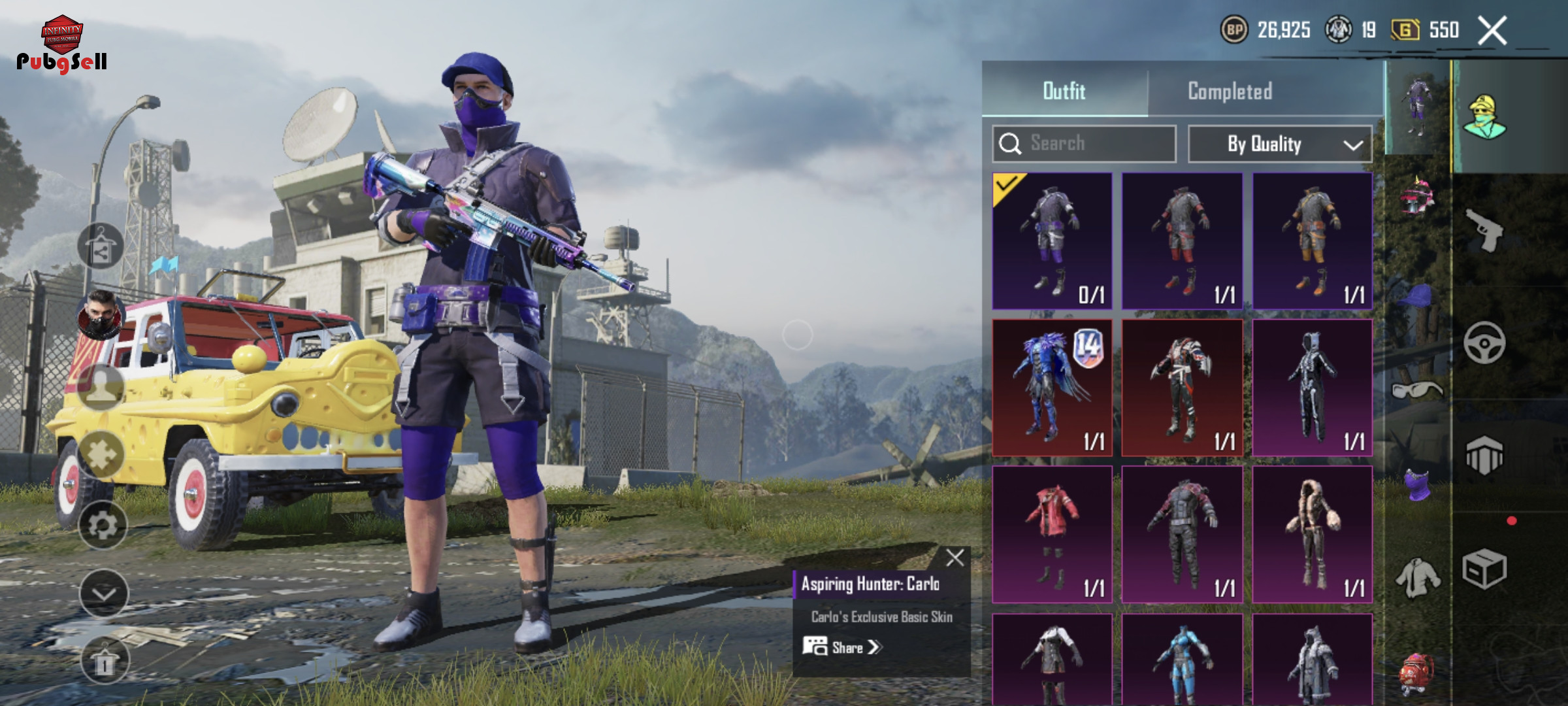Select the Outfit tab
The height and width of the screenshot is (706, 1568).
pos(1064,91)
